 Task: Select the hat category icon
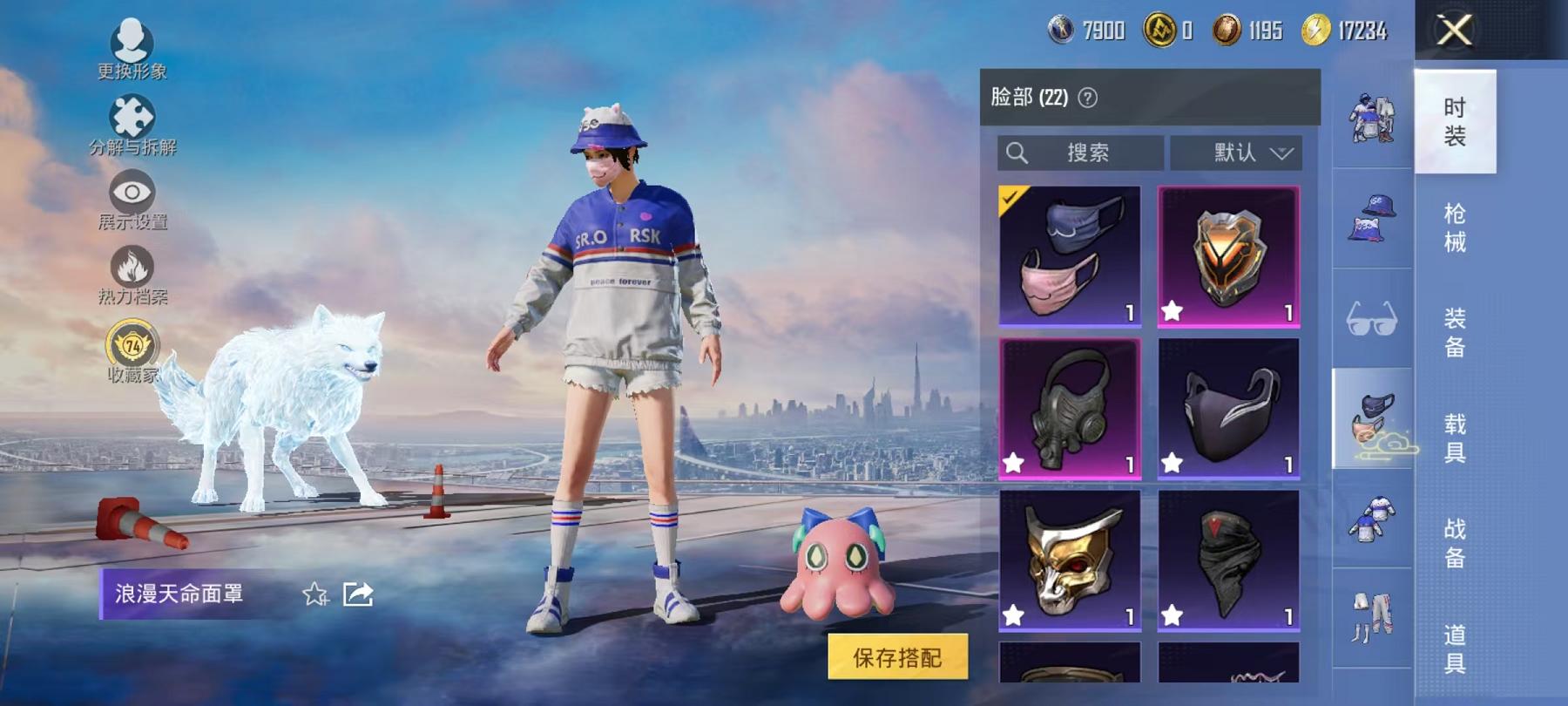tap(1373, 216)
